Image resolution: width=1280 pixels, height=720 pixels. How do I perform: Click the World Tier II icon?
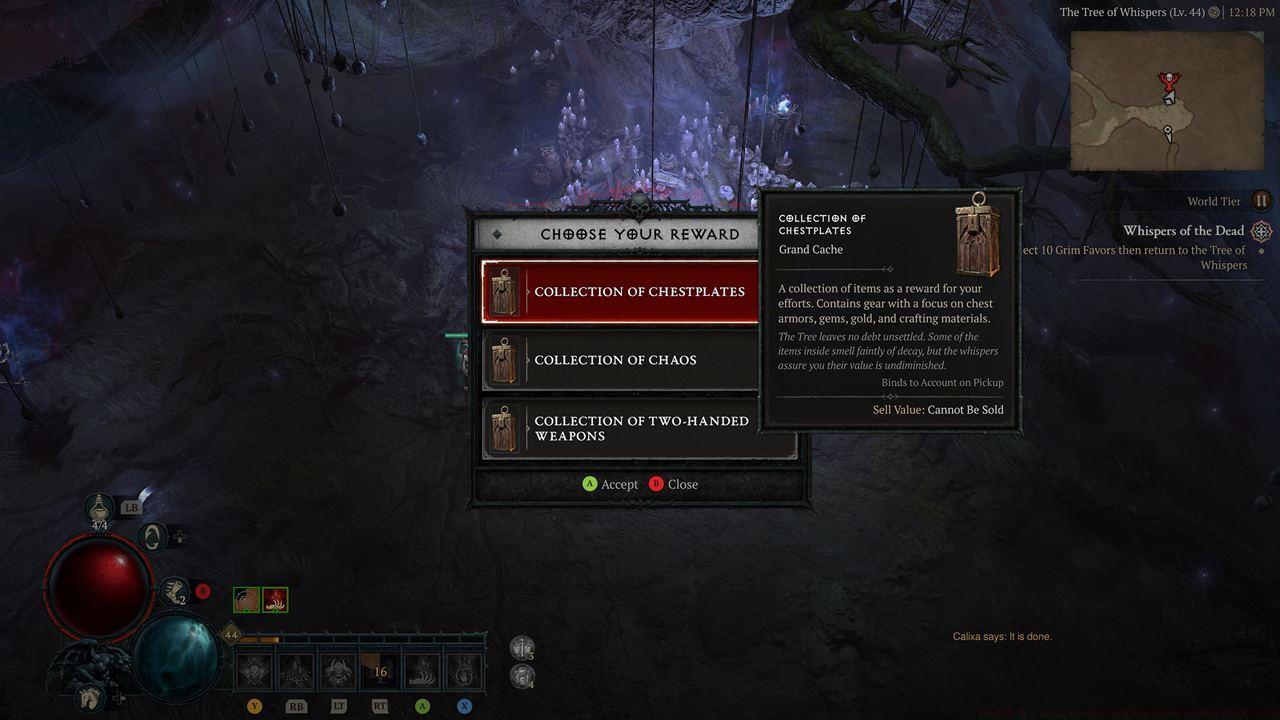tap(1261, 200)
